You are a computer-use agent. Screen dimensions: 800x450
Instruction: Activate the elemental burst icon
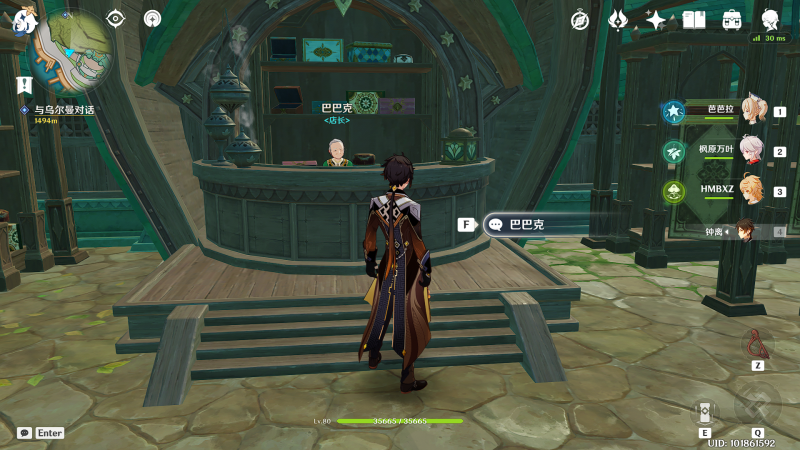pos(757,407)
